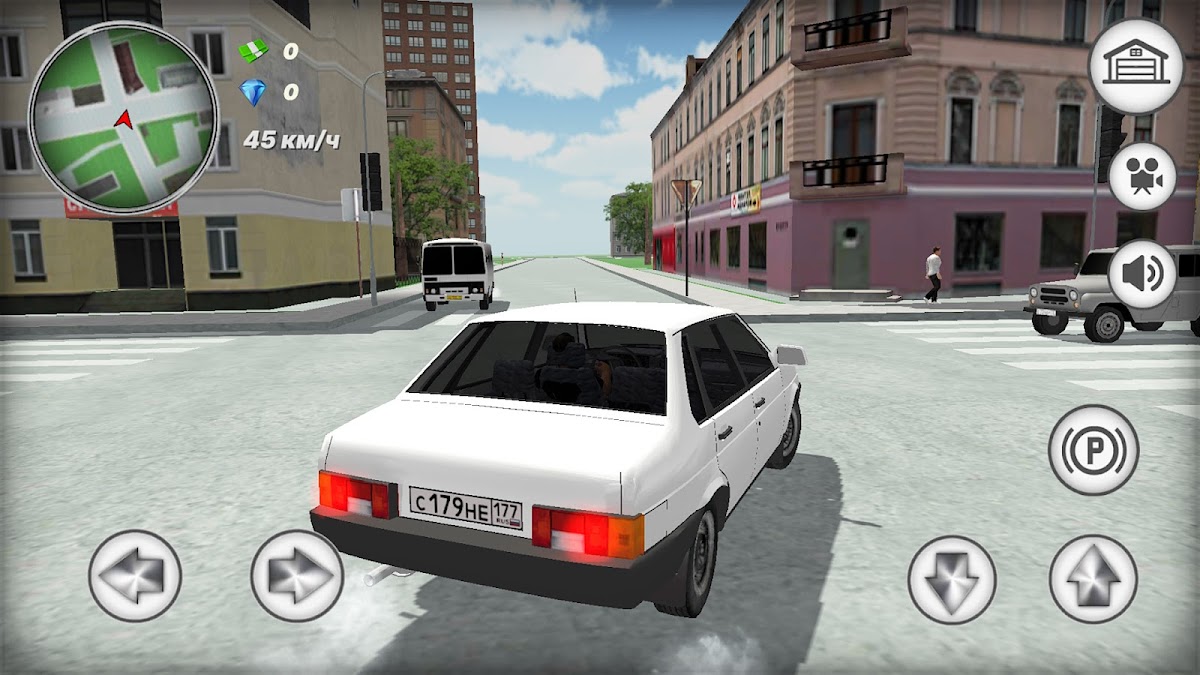Steer right with the right arrow button

[297, 576]
